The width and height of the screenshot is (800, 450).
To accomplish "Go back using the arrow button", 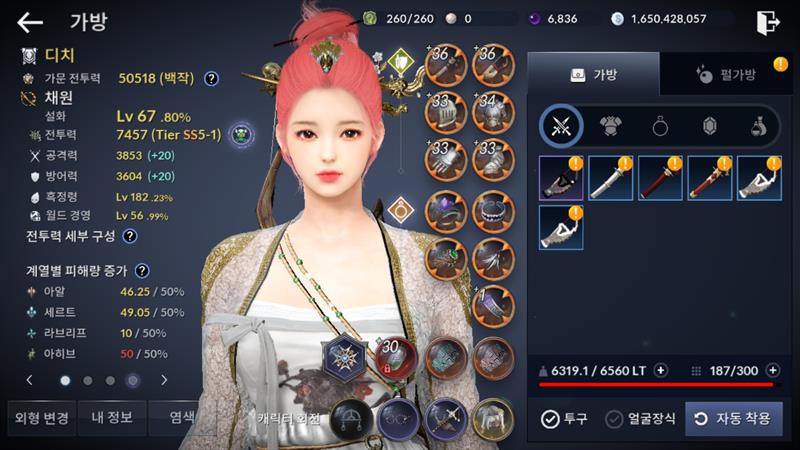I will click(x=30, y=22).
